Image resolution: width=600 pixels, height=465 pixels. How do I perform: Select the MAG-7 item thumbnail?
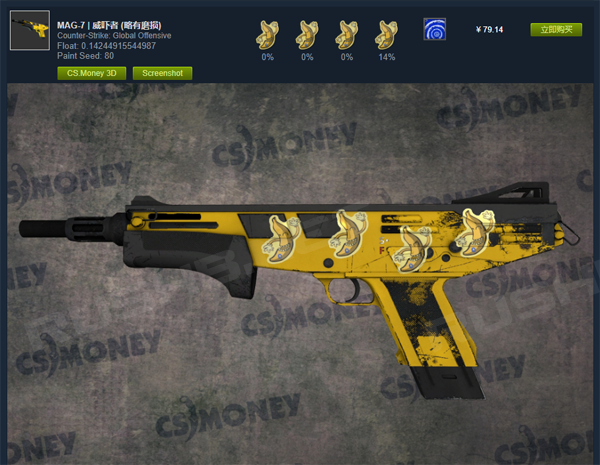(x=29, y=30)
